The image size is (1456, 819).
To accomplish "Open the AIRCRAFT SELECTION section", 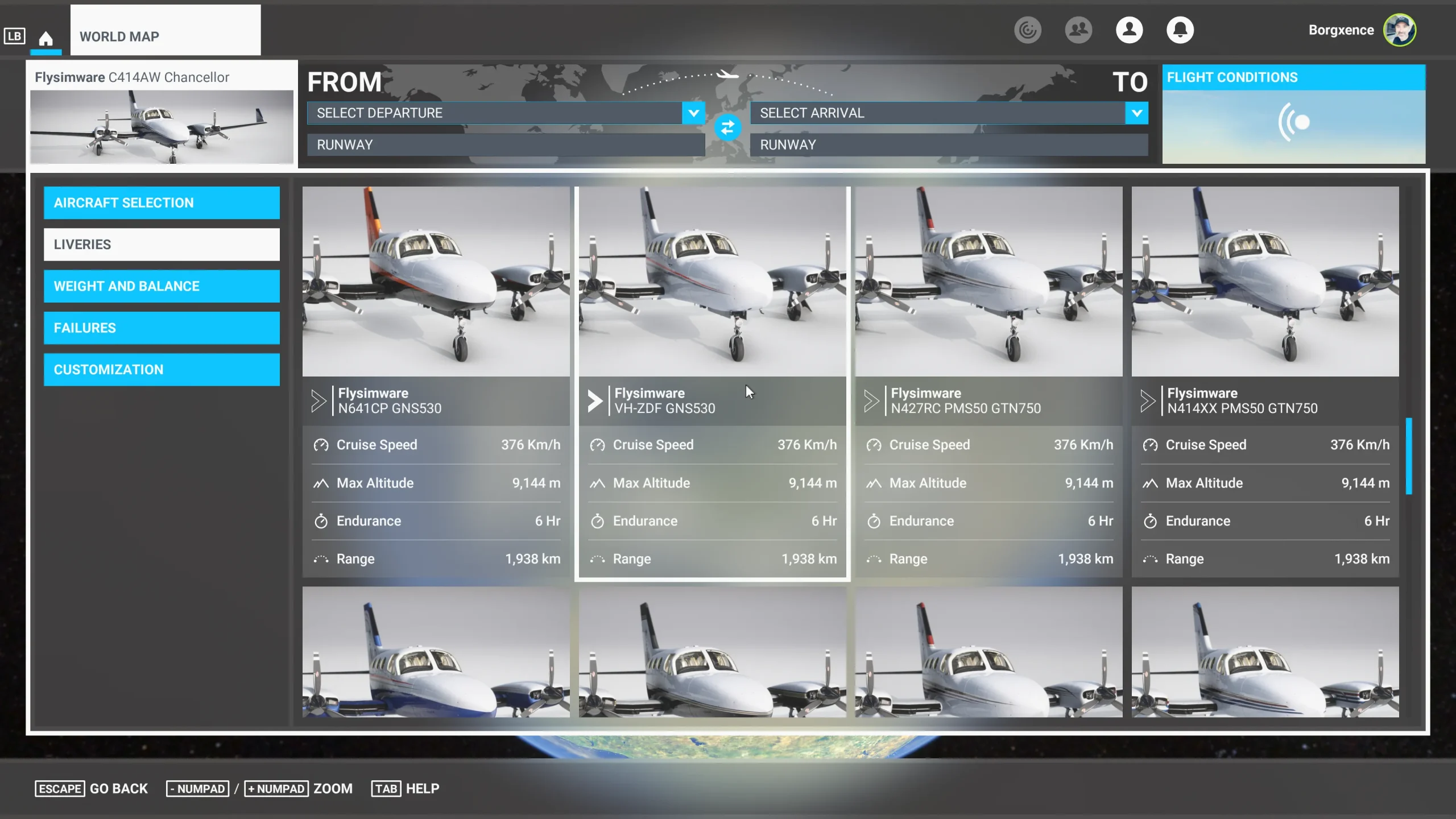I will 162,202.
